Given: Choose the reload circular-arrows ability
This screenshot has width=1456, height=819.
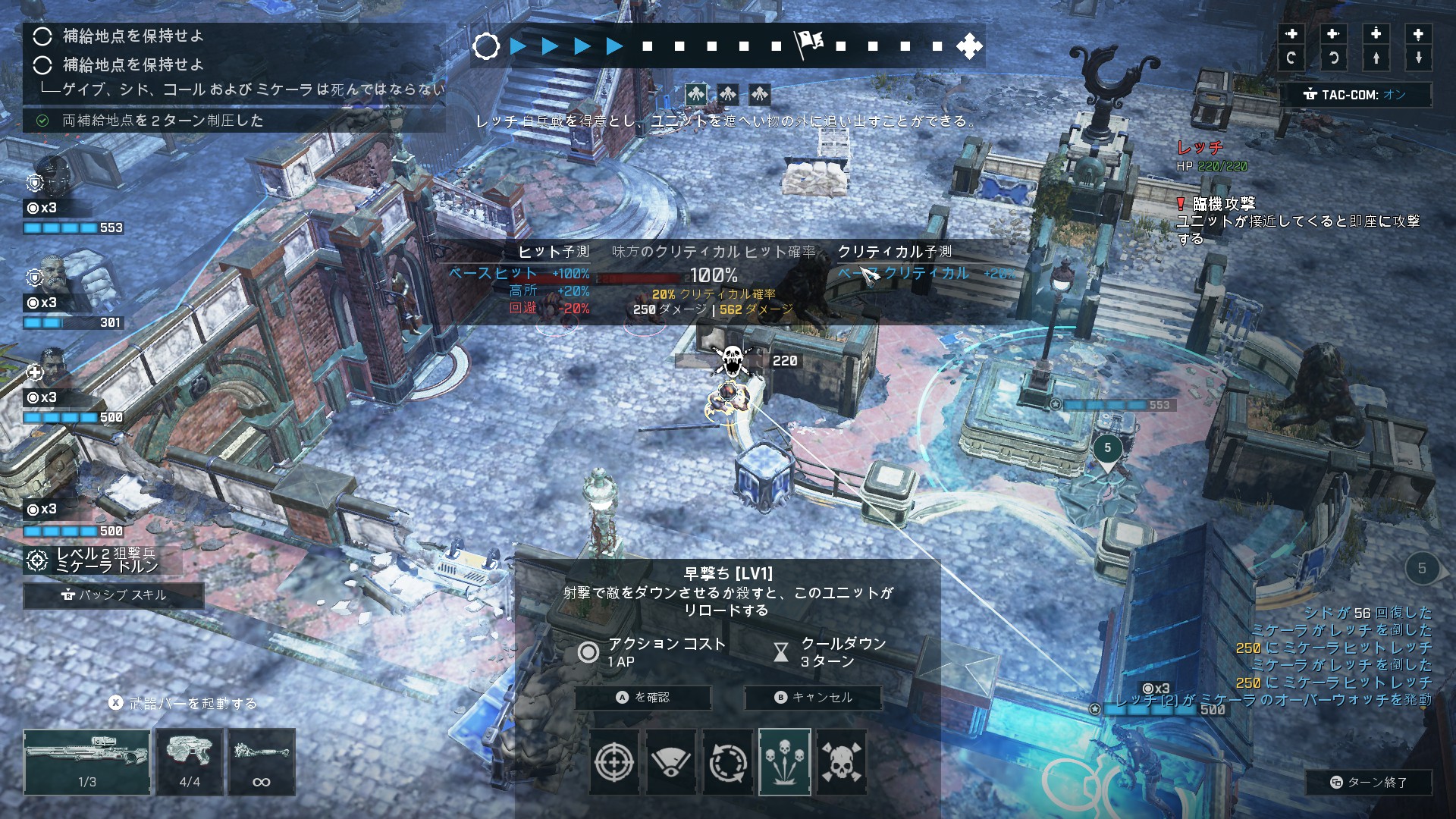Looking at the screenshot, I should click(728, 762).
